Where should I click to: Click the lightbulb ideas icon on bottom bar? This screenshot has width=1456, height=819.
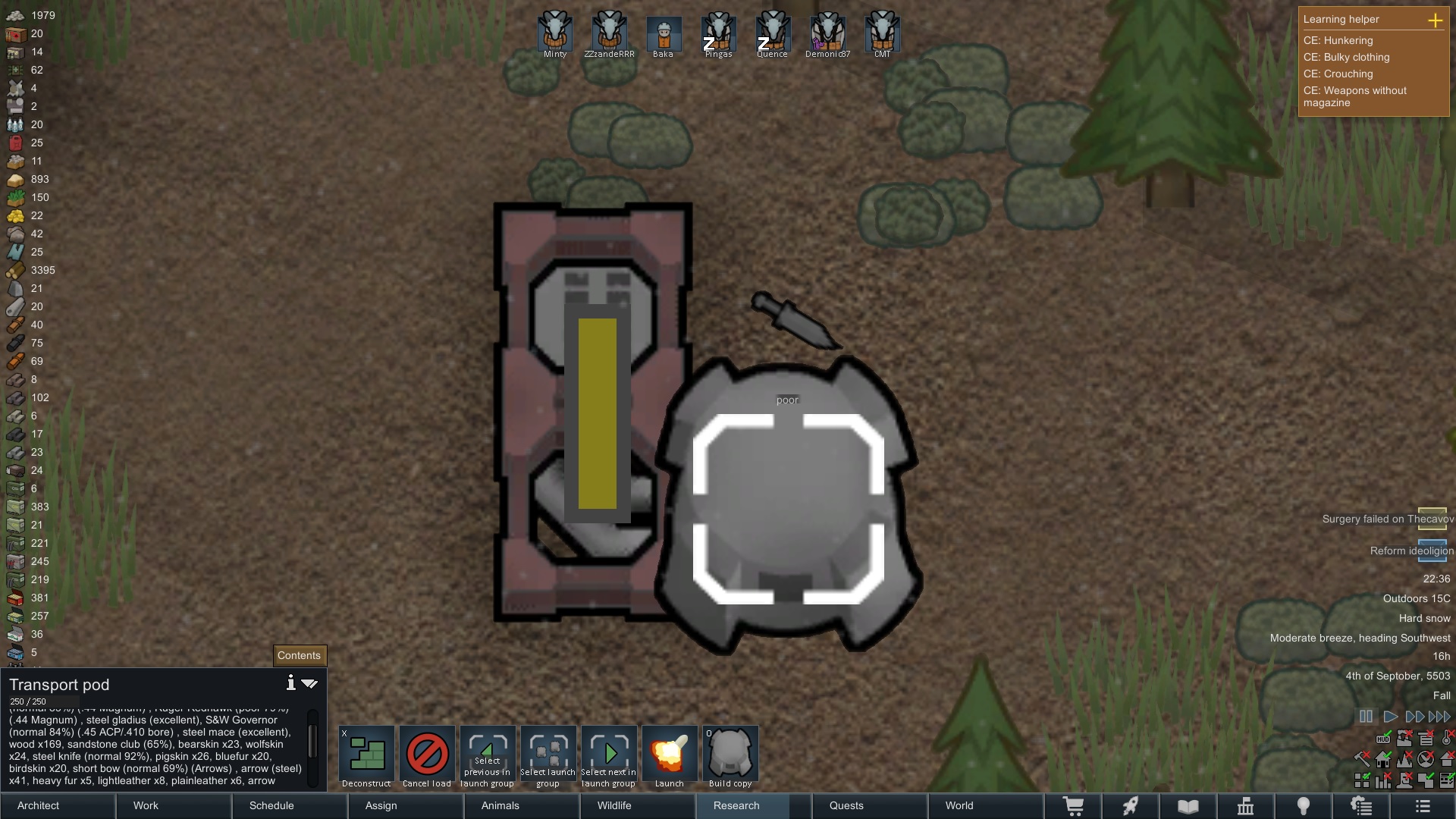pos(1304,806)
